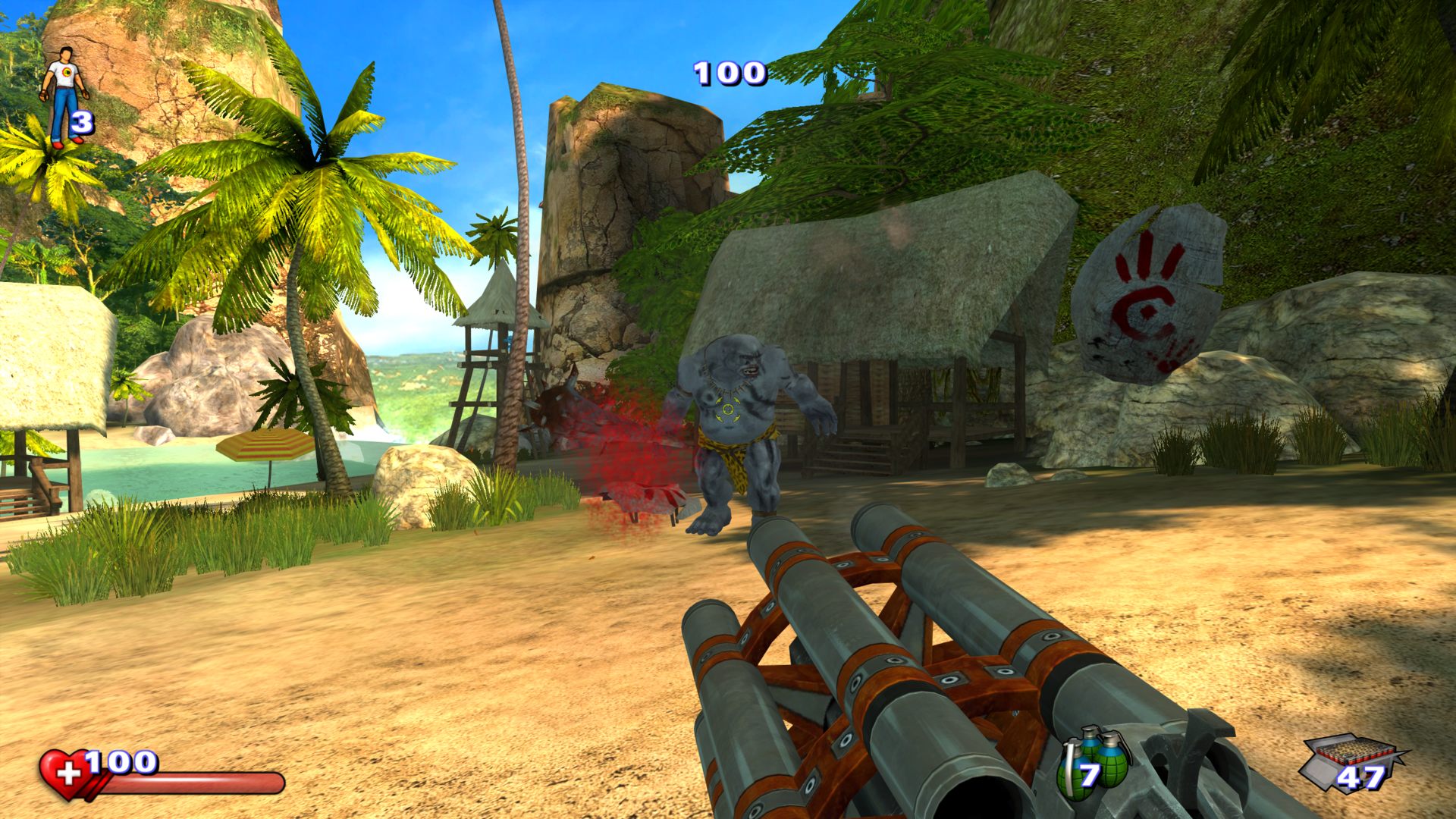
Task: Click the Sam lives icon
Action: [63, 95]
